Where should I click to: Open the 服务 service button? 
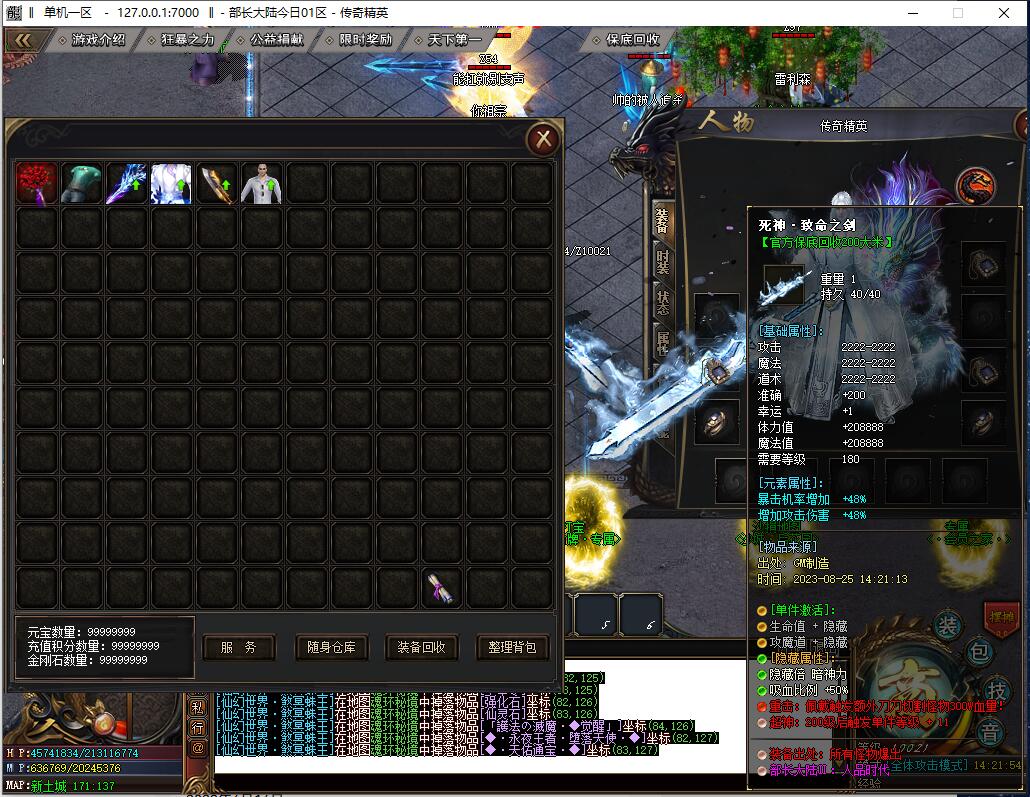click(239, 647)
